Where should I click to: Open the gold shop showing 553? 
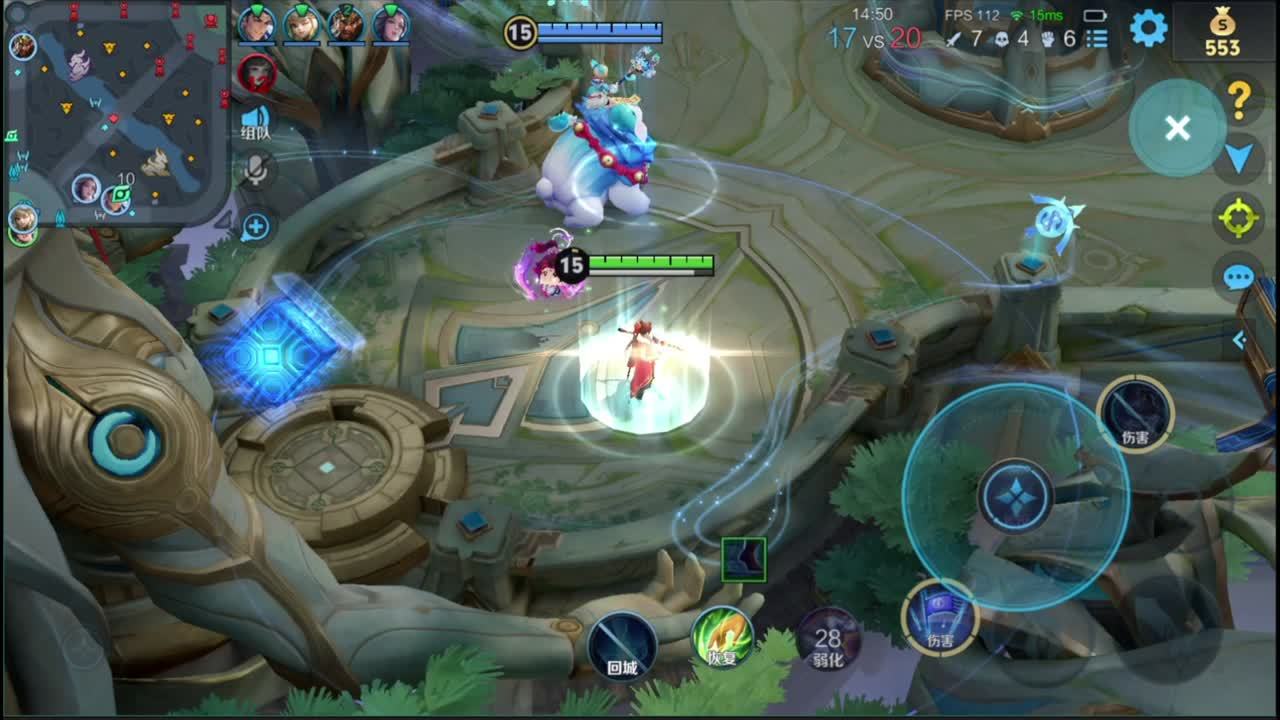[x=1221, y=32]
